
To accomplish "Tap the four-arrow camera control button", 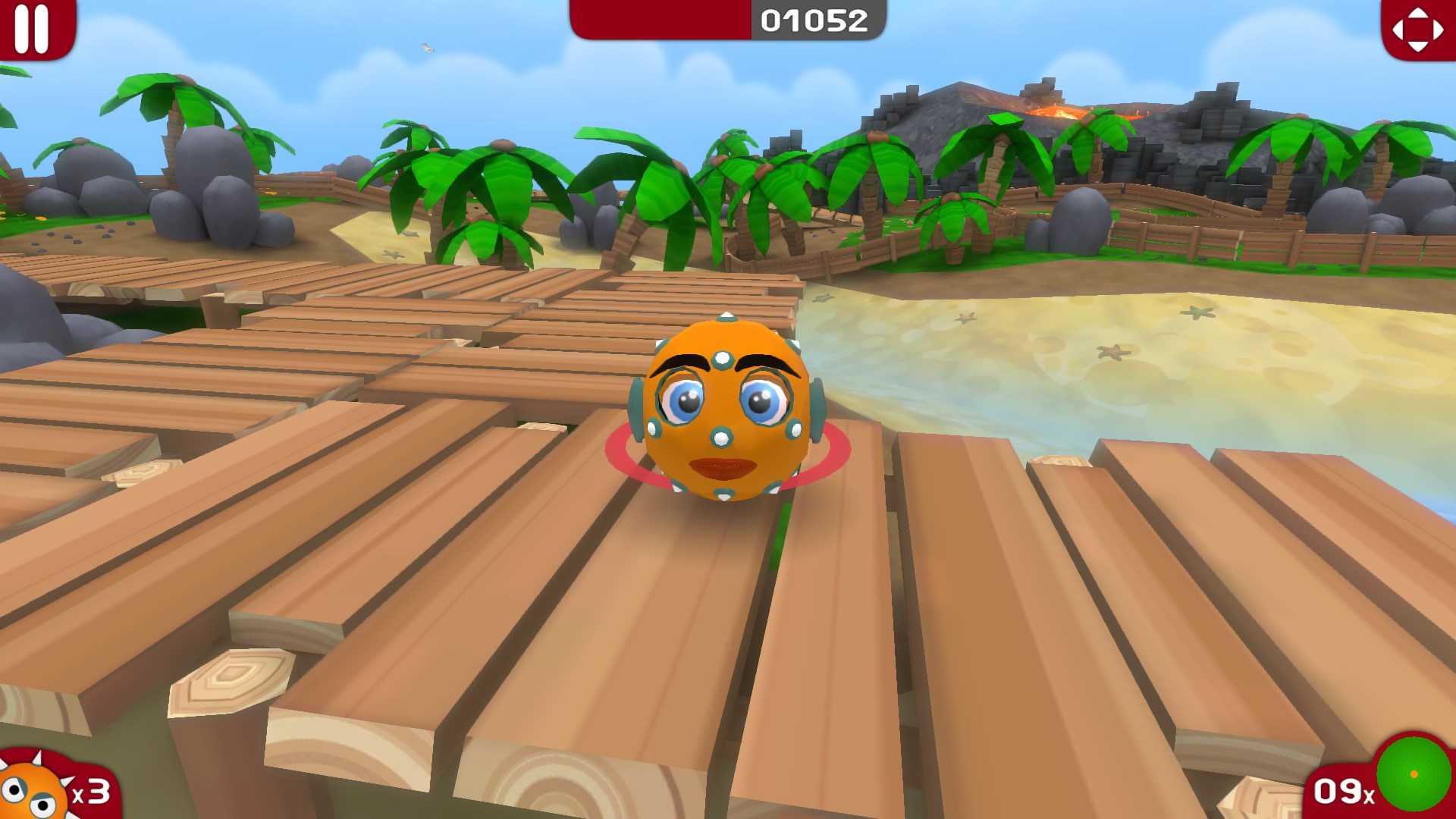I will point(1417,30).
